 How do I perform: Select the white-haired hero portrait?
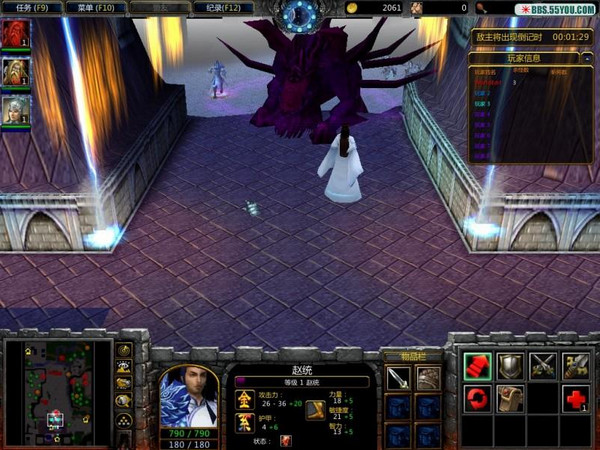tap(14, 108)
